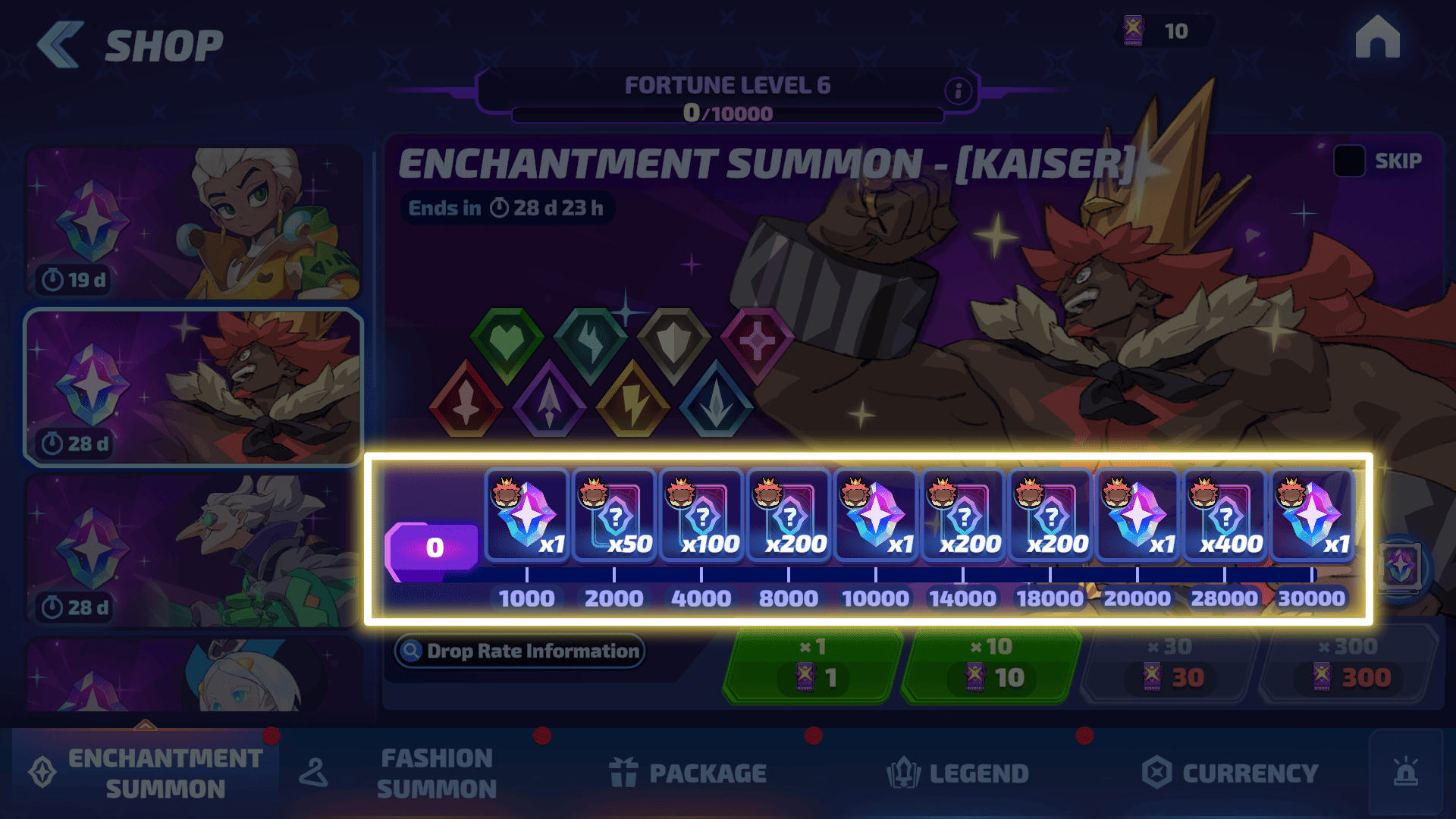Toggle the Skip checkbox

1349,161
